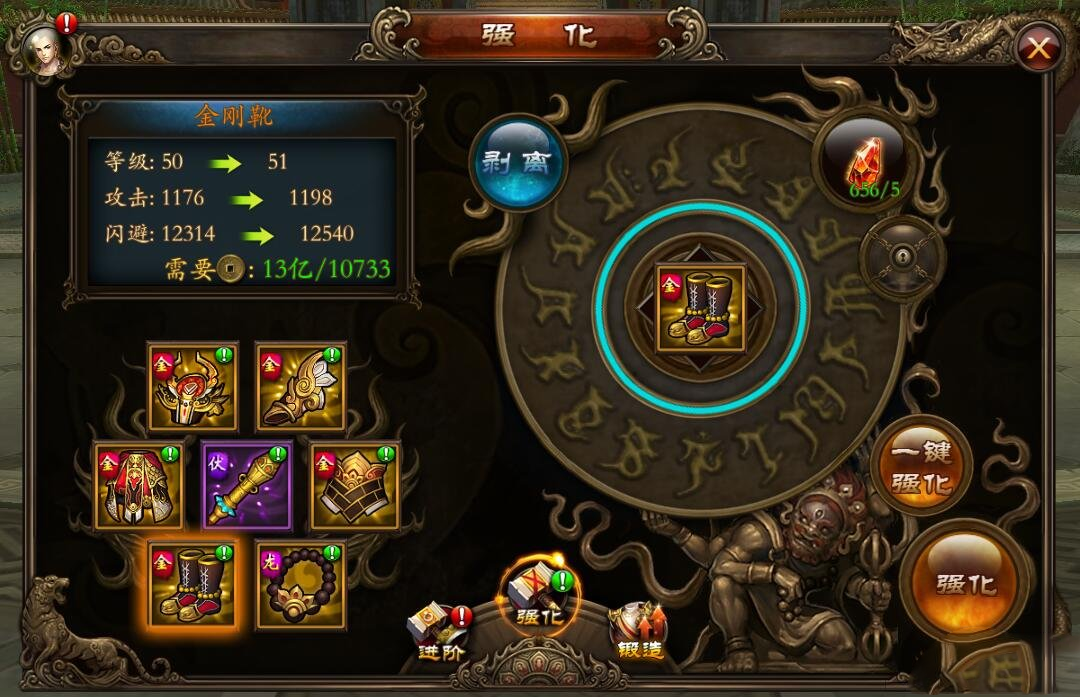Choose the golden gauntlet equipment slot
The image size is (1080, 697).
[x=301, y=387]
